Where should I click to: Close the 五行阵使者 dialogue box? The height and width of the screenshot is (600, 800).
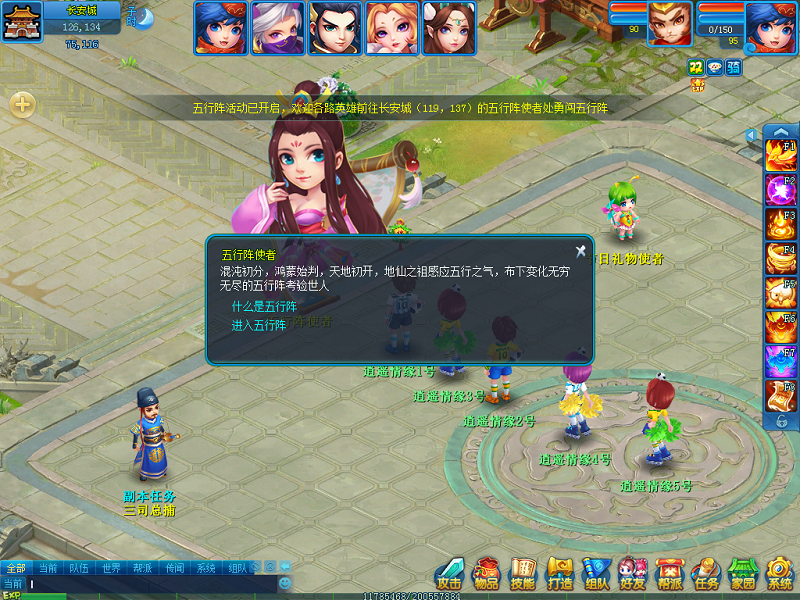(x=580, y=251)
